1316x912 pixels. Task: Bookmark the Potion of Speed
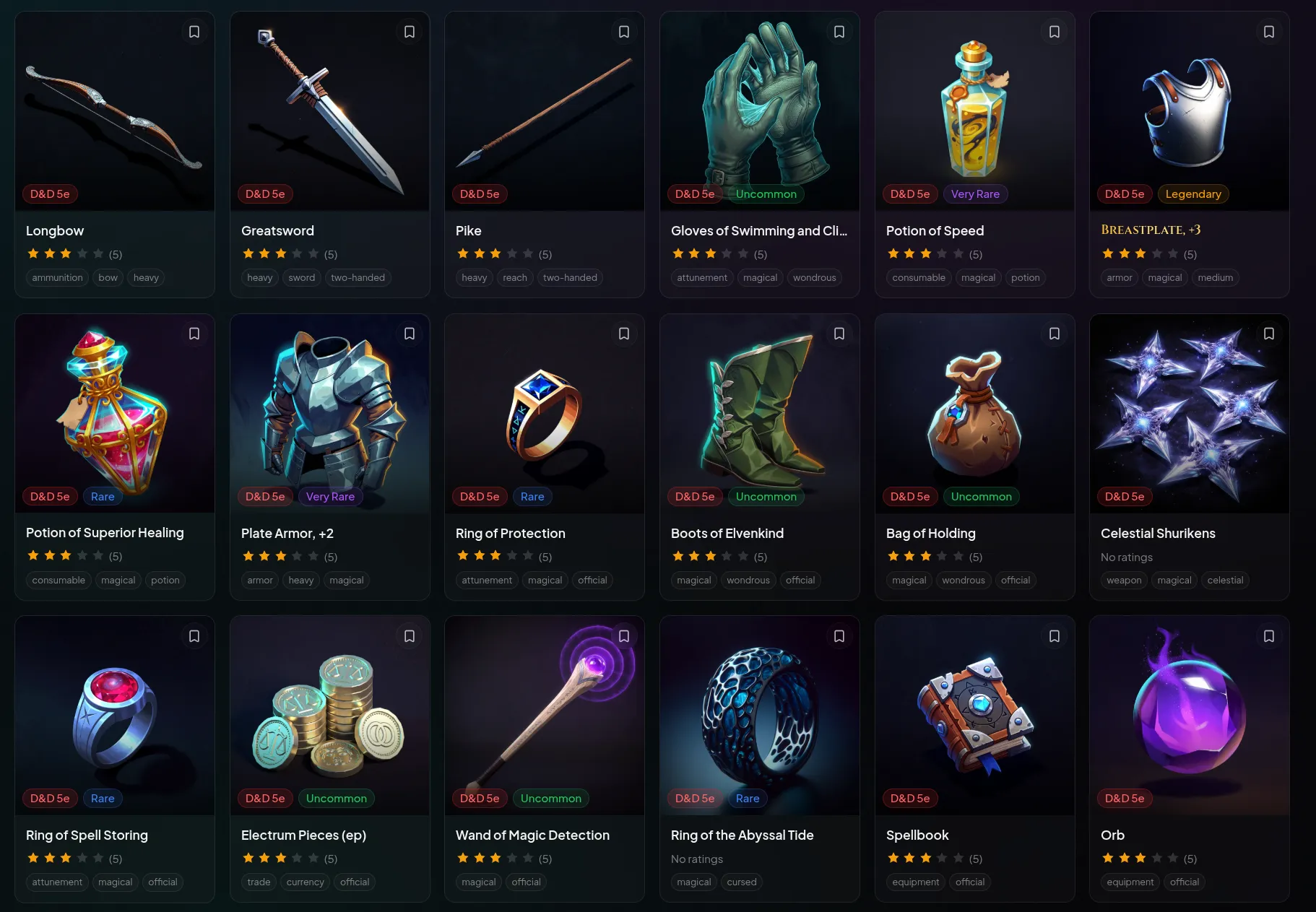[1054, 31]
